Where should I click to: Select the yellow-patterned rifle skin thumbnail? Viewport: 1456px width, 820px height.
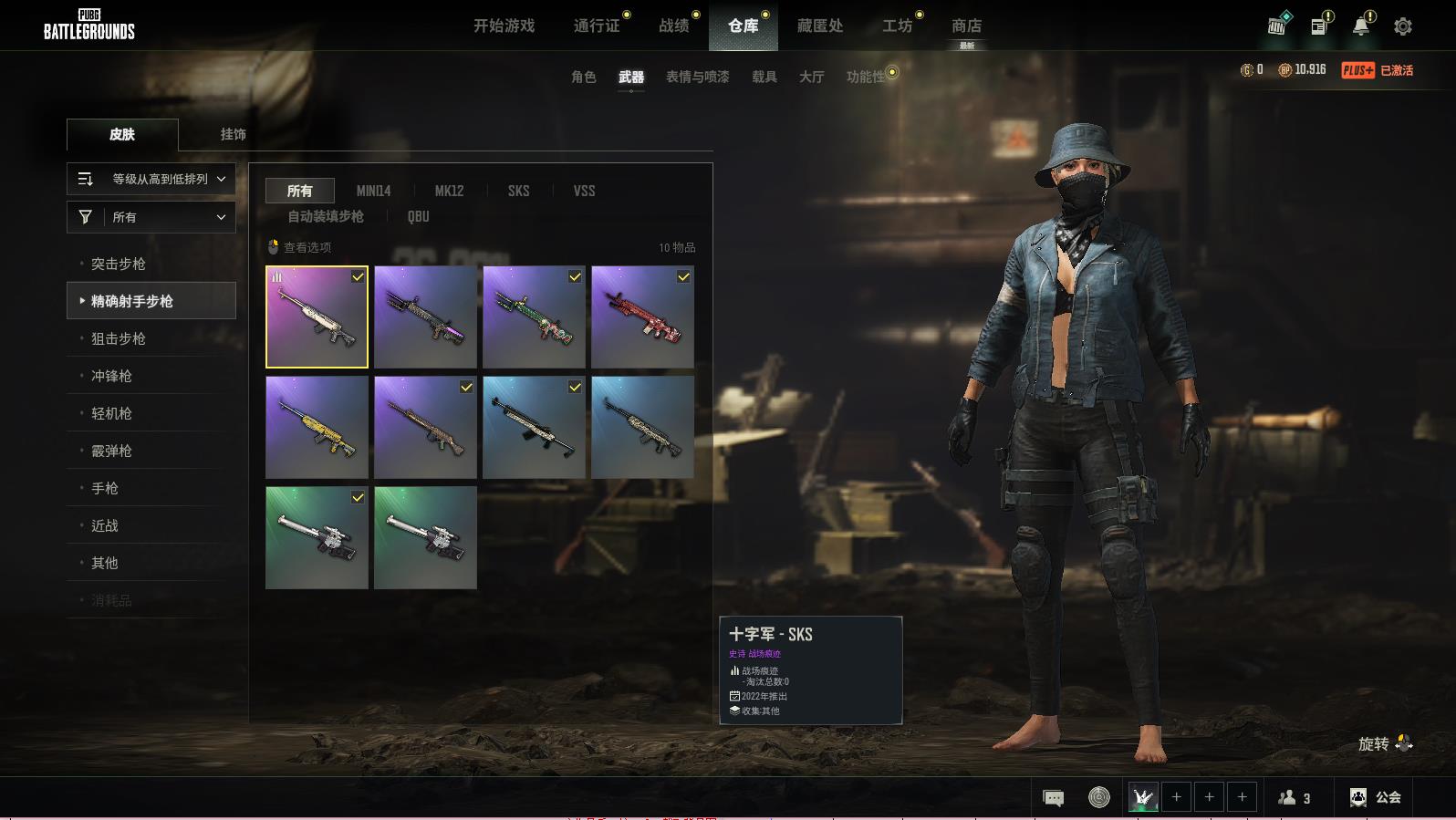317,427
